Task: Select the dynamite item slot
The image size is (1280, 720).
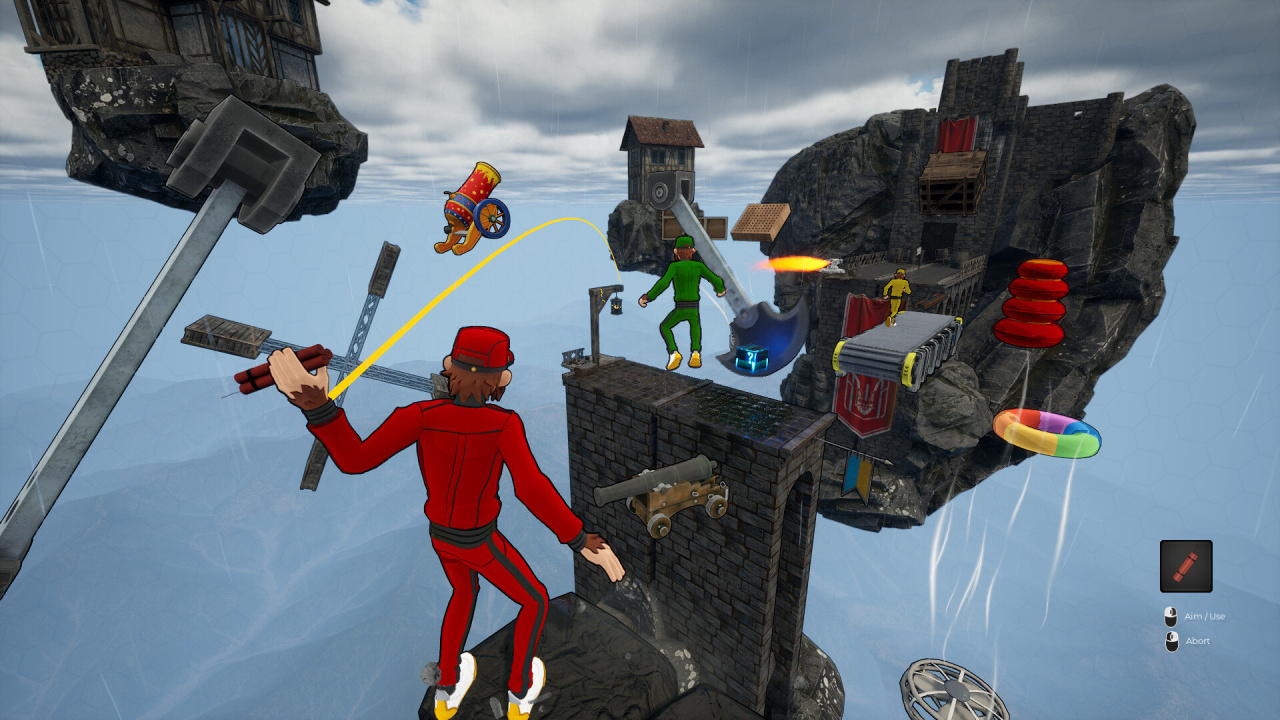Action: click(1186, 566)
